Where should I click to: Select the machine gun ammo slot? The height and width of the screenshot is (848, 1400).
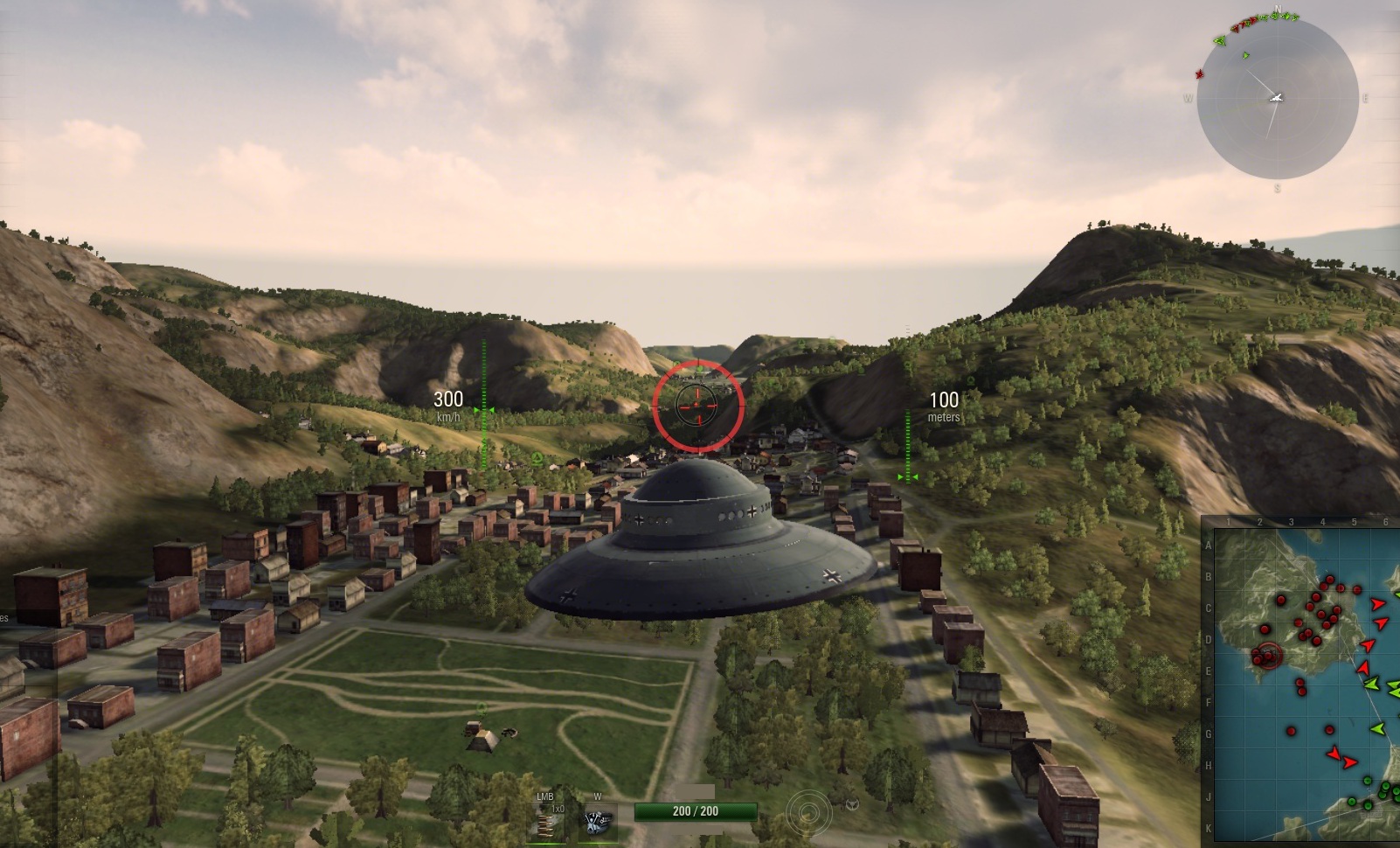551,822
